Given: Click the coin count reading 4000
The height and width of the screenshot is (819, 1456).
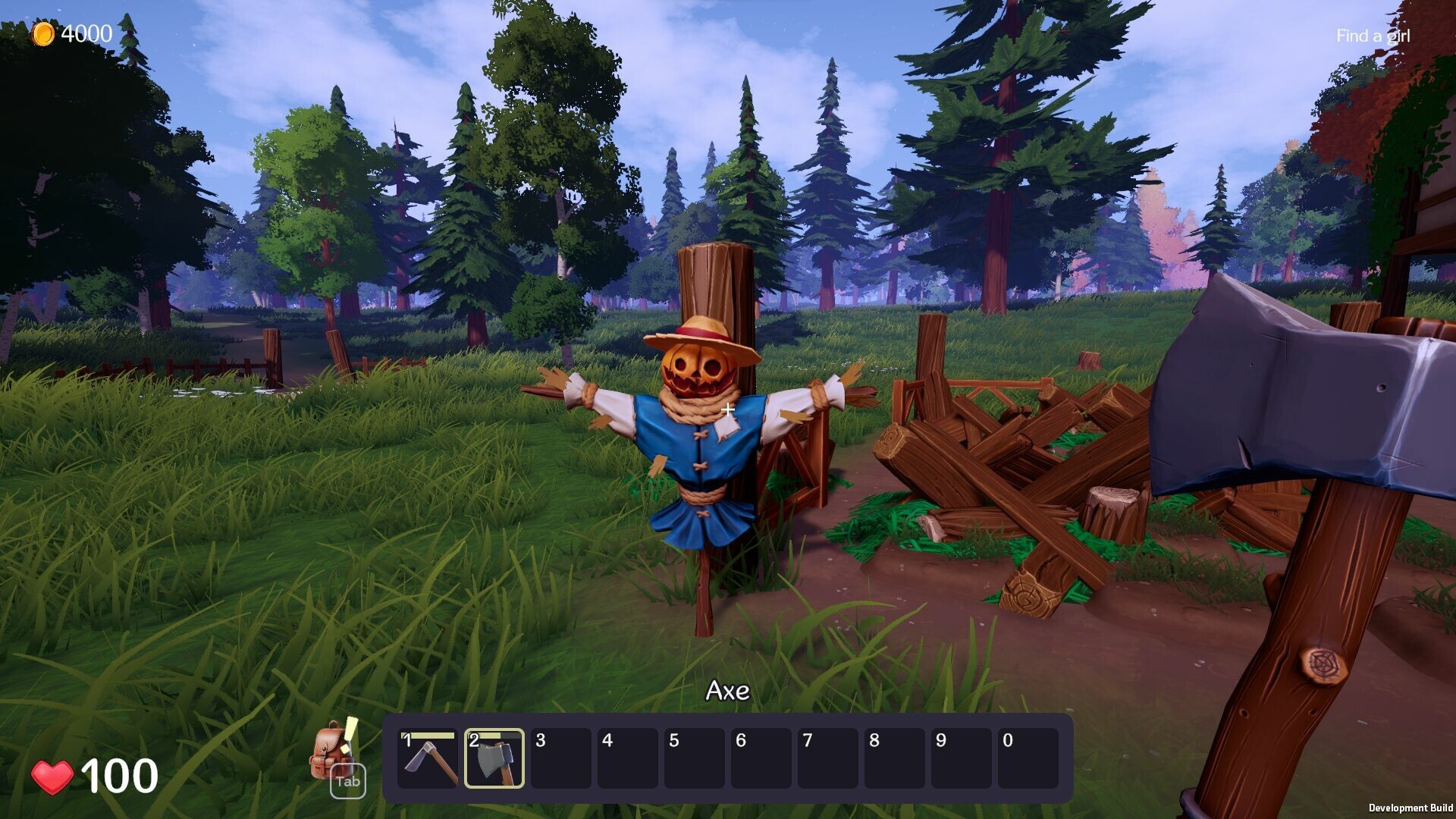Looking at the screenshot, I should point(85,32).
